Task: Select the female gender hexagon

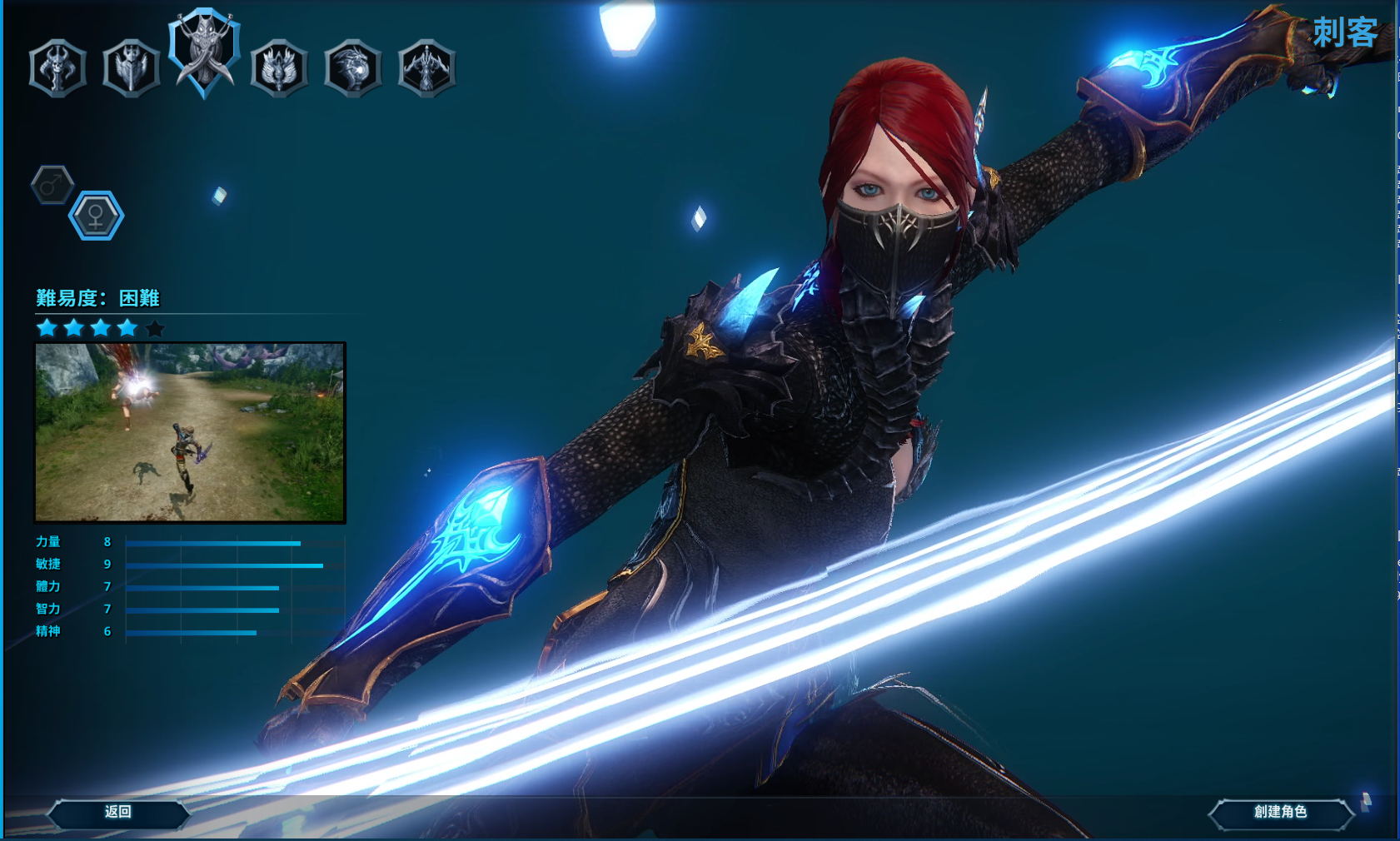Action: pyautogui.click(x=96, y=216)
